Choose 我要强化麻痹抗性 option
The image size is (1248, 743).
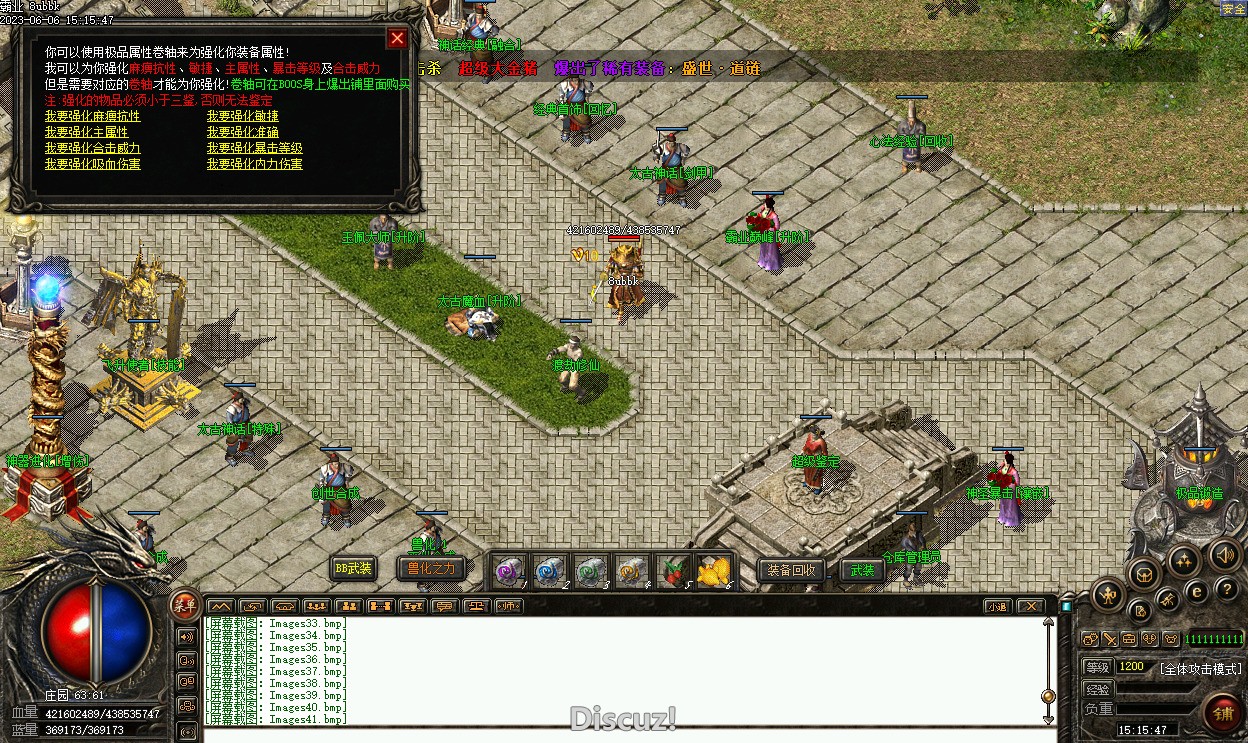(92, 116)
